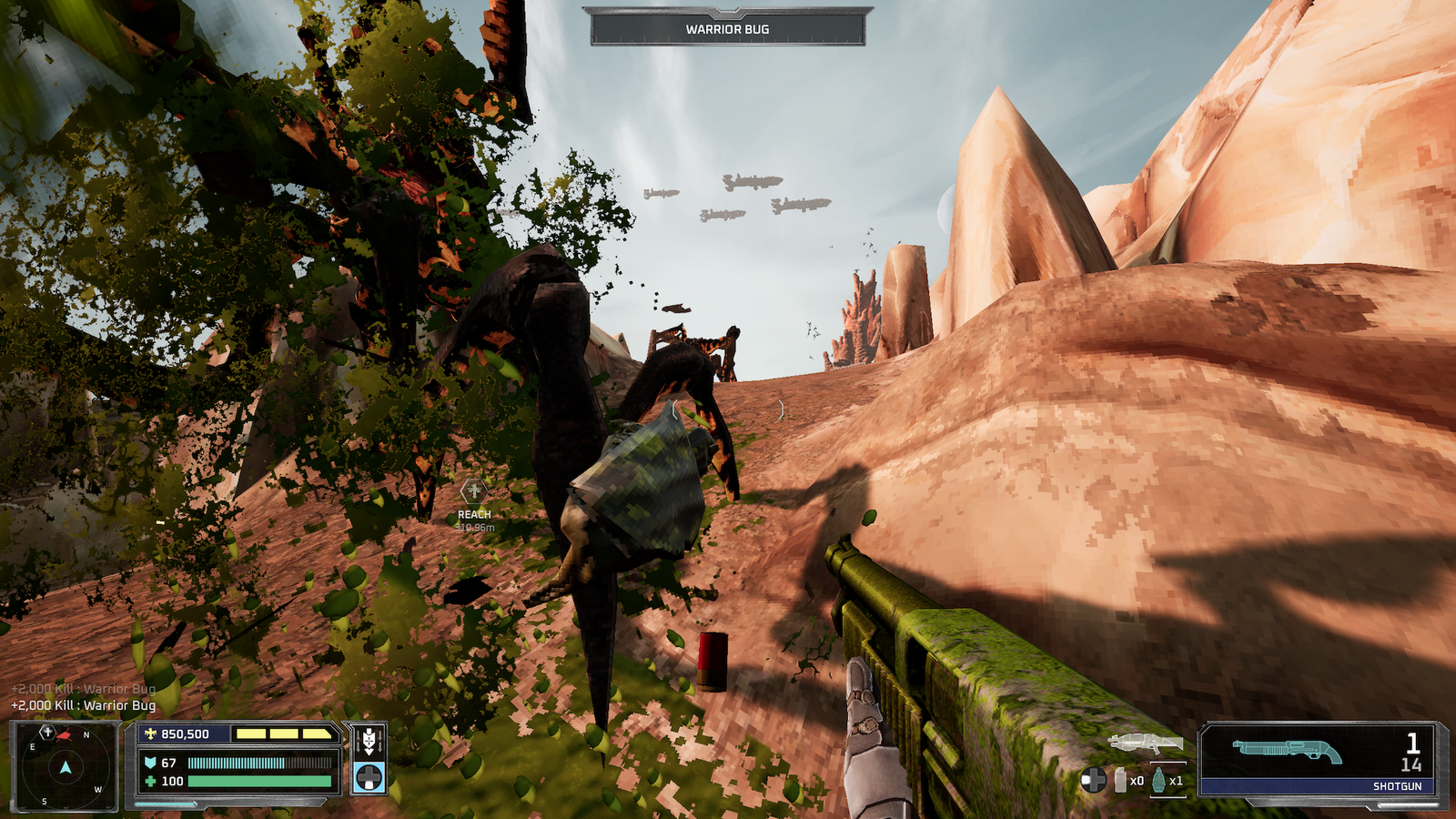The width and height of the screenshot is (1456, 819).
Task: Click the red enemy blip on the radar
Action: 66,735
